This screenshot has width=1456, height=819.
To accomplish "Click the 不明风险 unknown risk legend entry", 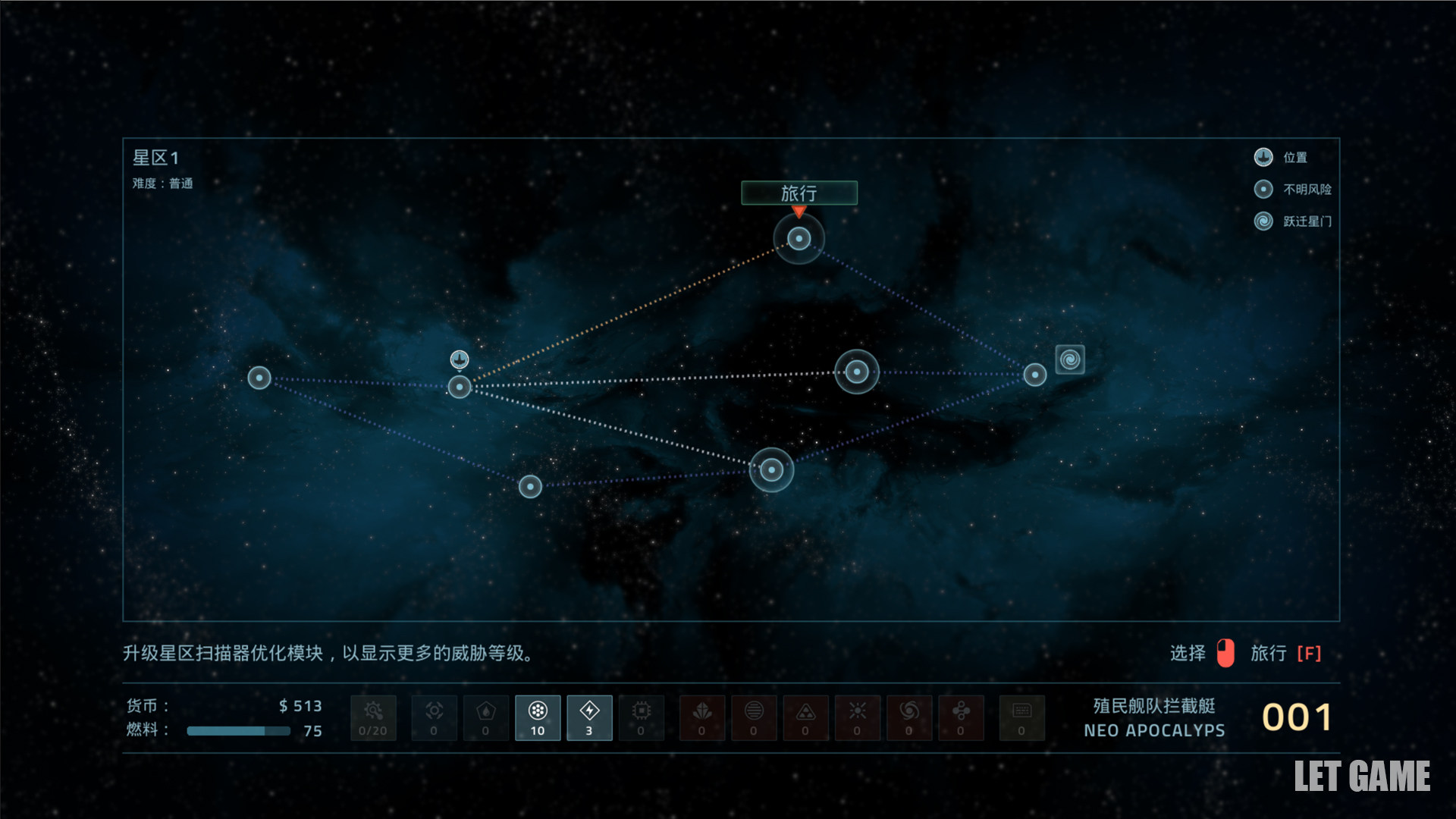I will coord(1293,190).
